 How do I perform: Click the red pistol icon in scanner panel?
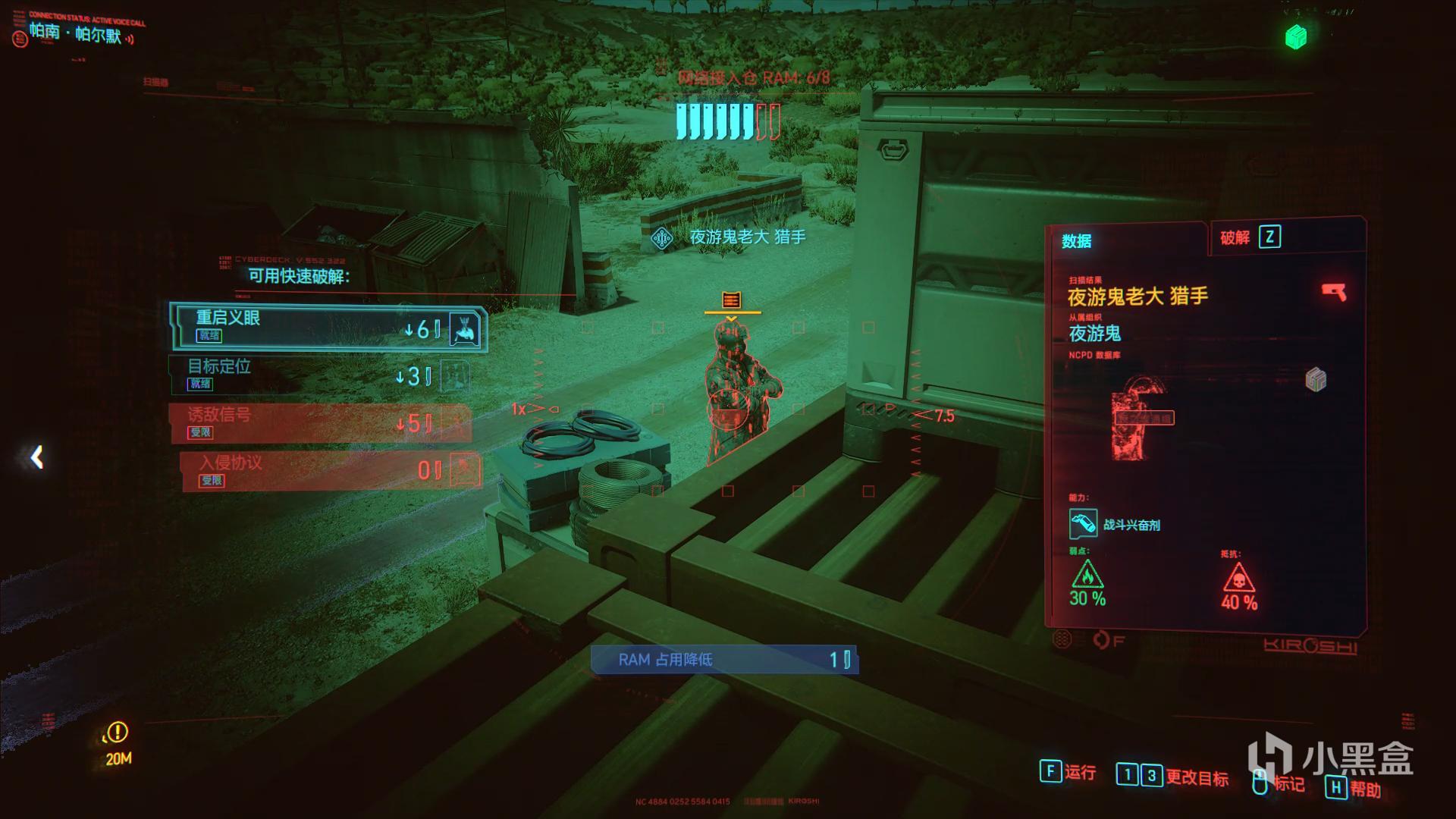click(1334, 292)
